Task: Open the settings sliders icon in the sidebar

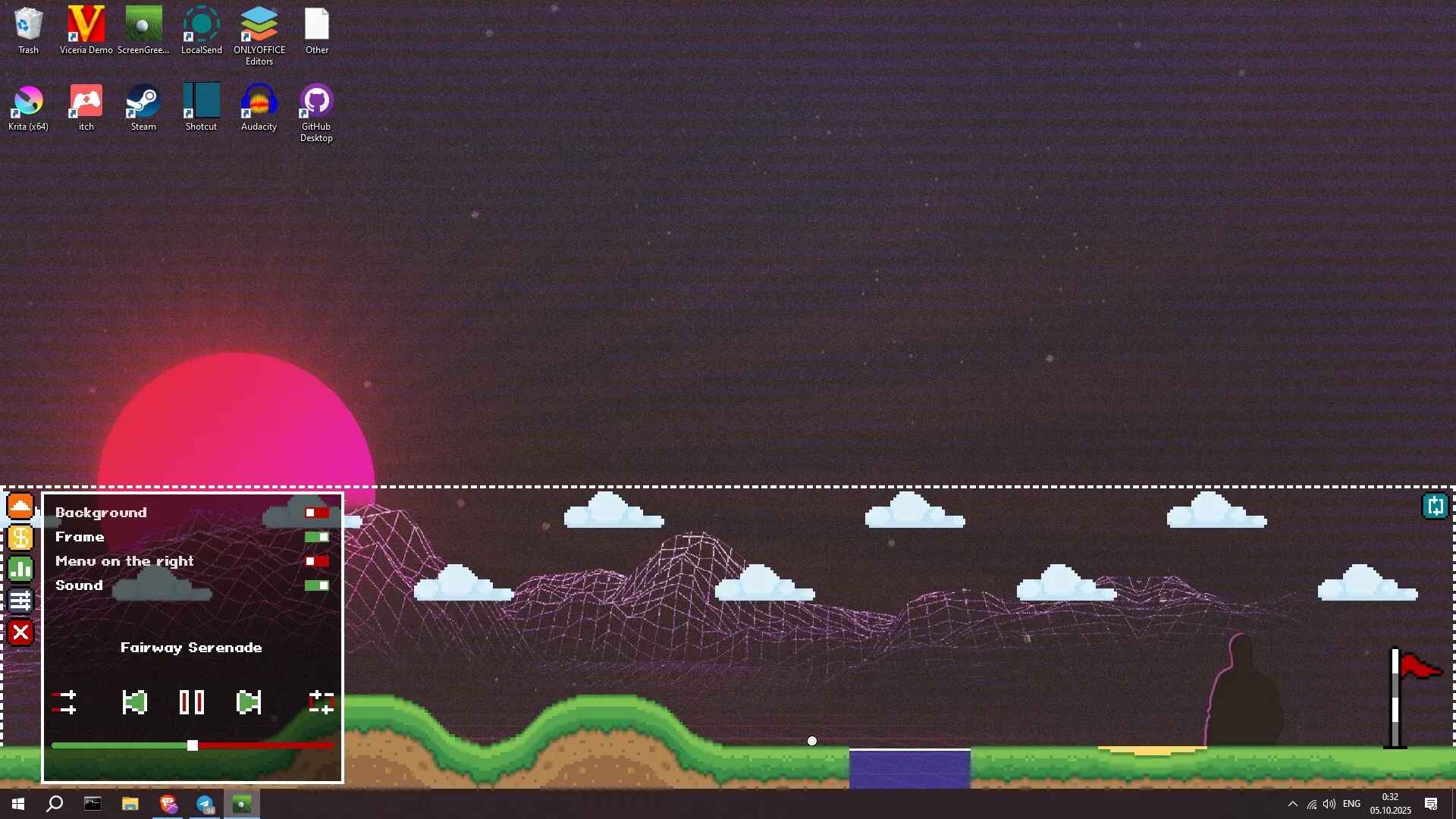Action: [20, 601]
